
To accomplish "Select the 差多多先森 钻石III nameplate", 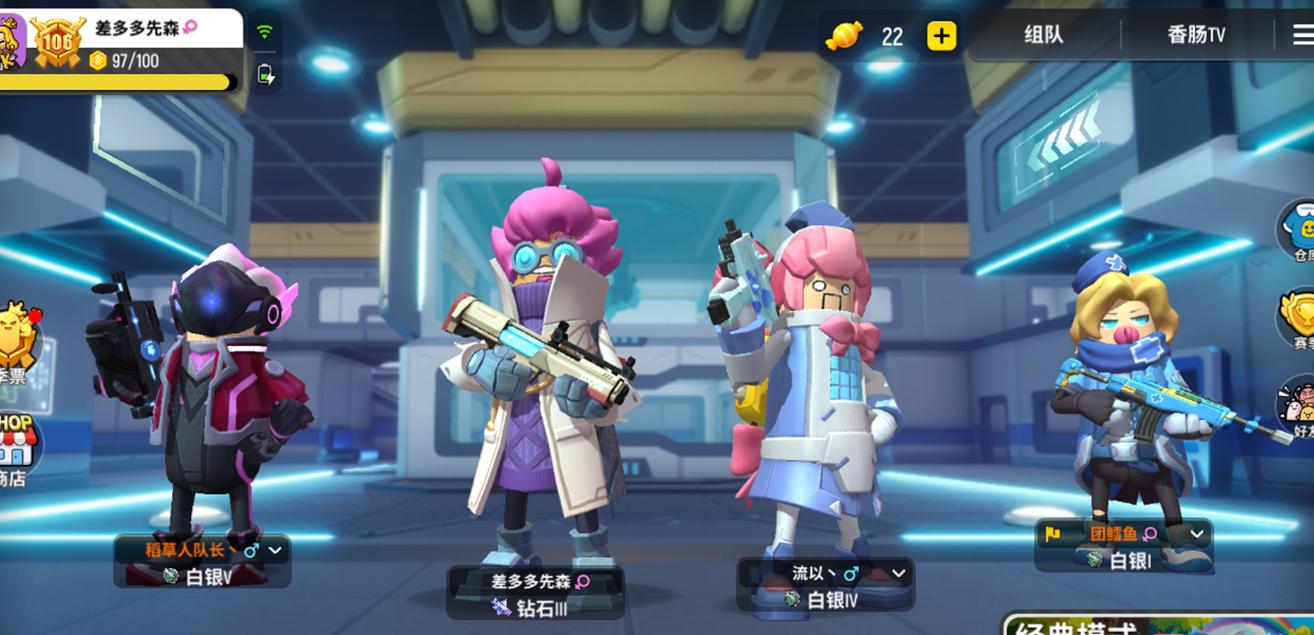I will 535,594.
